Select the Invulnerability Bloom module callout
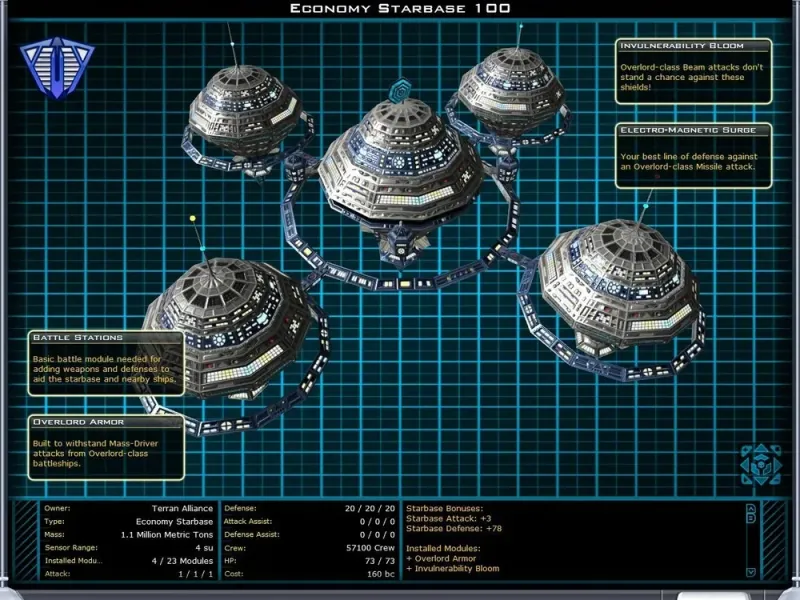Image resolution: width=800 pixels, height=600 pixels. [x=694, y=68]
